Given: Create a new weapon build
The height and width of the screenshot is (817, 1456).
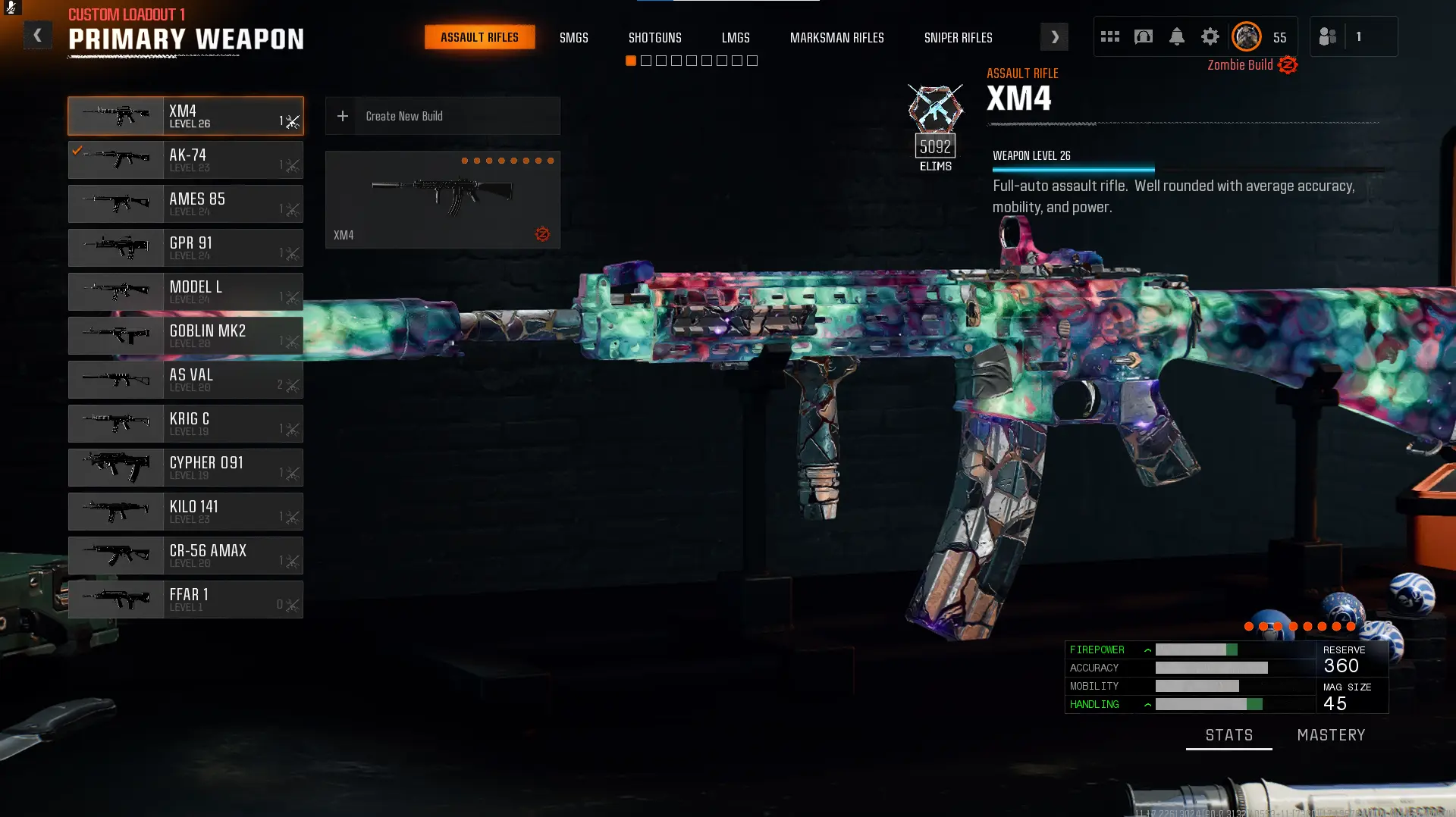Looking at the screenshot, I should pyautogui.click(x=442, y=116).
